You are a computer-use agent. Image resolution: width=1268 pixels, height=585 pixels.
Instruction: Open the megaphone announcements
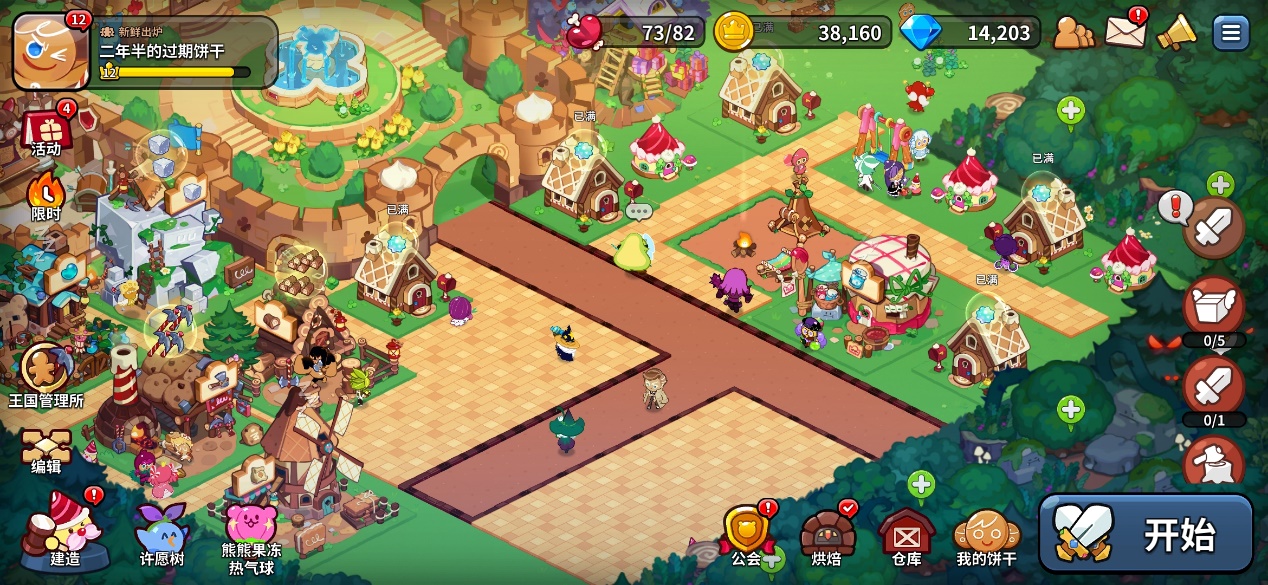(1176, 32)
